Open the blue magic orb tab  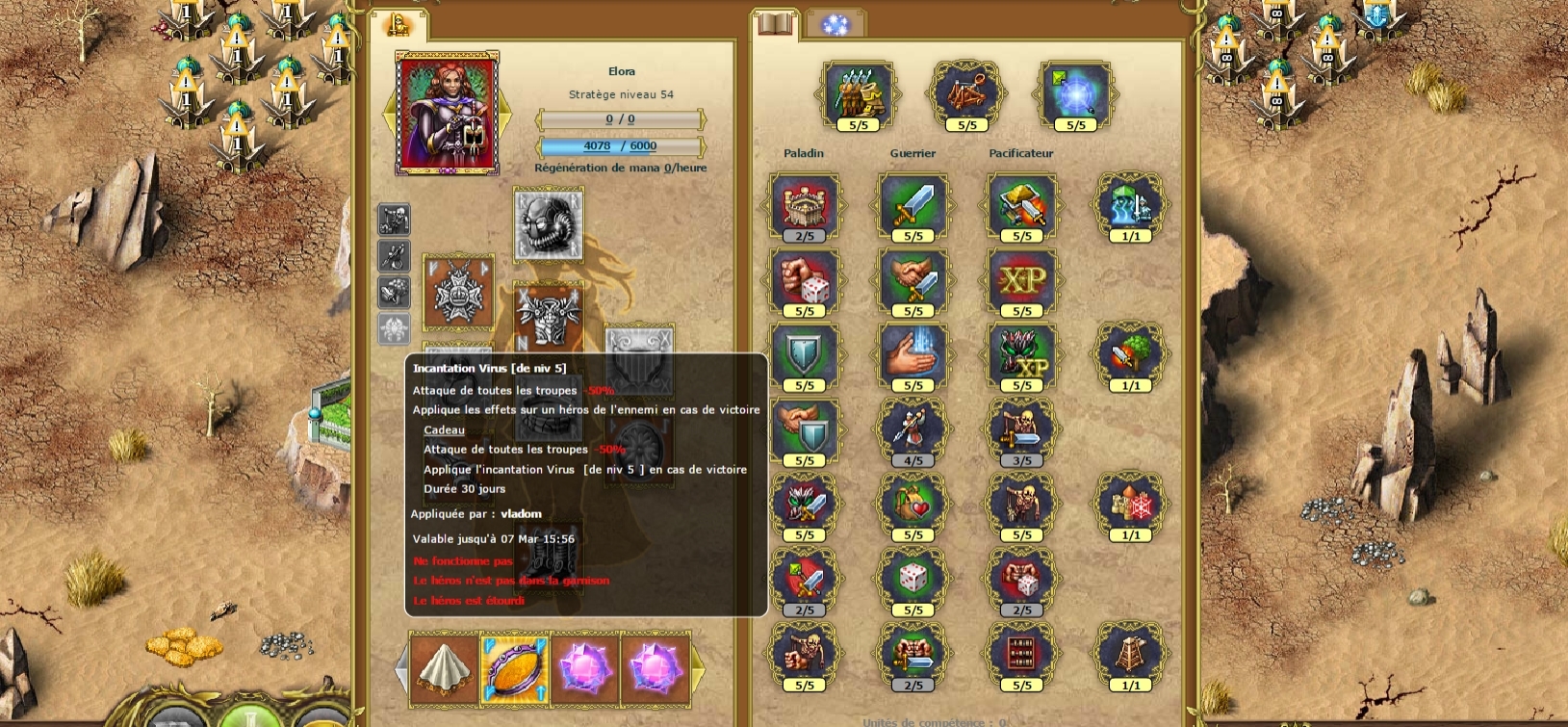(x=835, y=24)
